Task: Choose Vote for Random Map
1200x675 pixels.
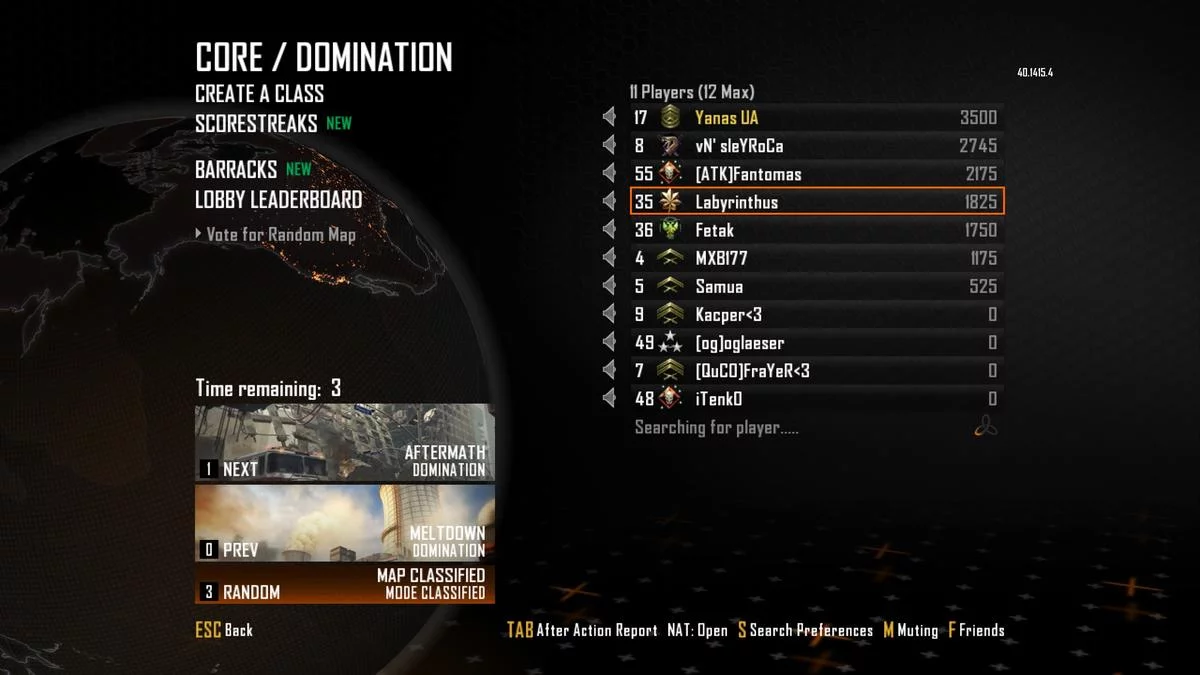Action: (x=280, y=235)
